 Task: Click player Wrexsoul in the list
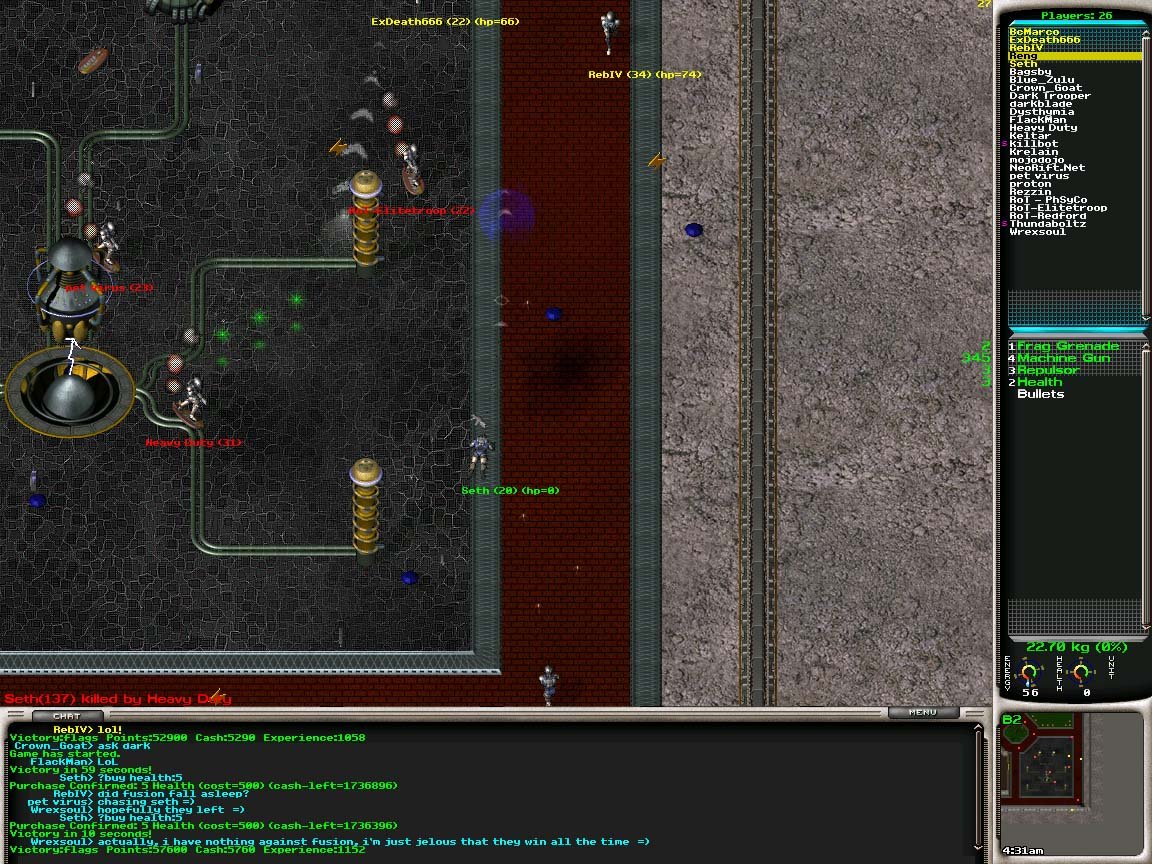(1037, 232)
